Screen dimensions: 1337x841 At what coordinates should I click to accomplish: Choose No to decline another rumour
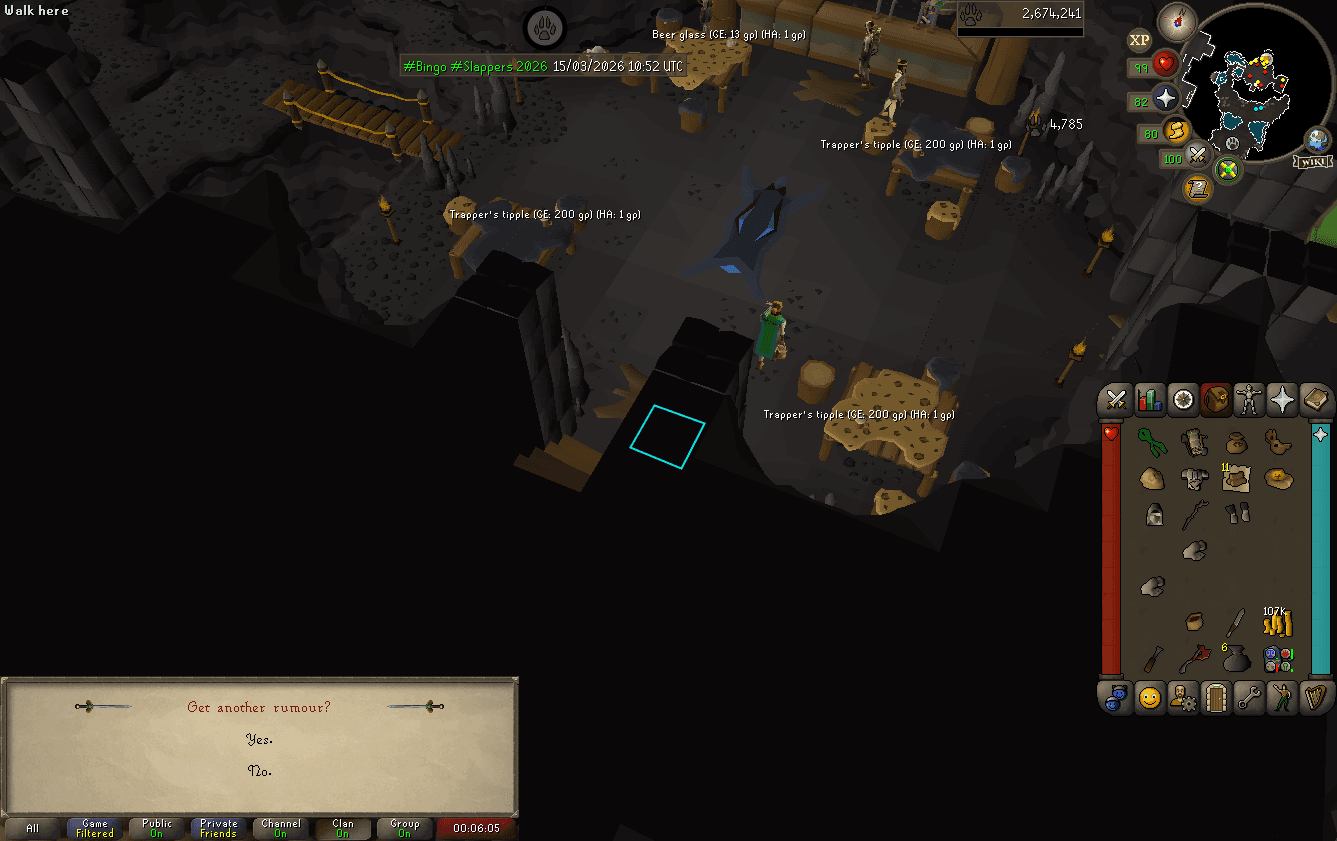coord(259,772)
